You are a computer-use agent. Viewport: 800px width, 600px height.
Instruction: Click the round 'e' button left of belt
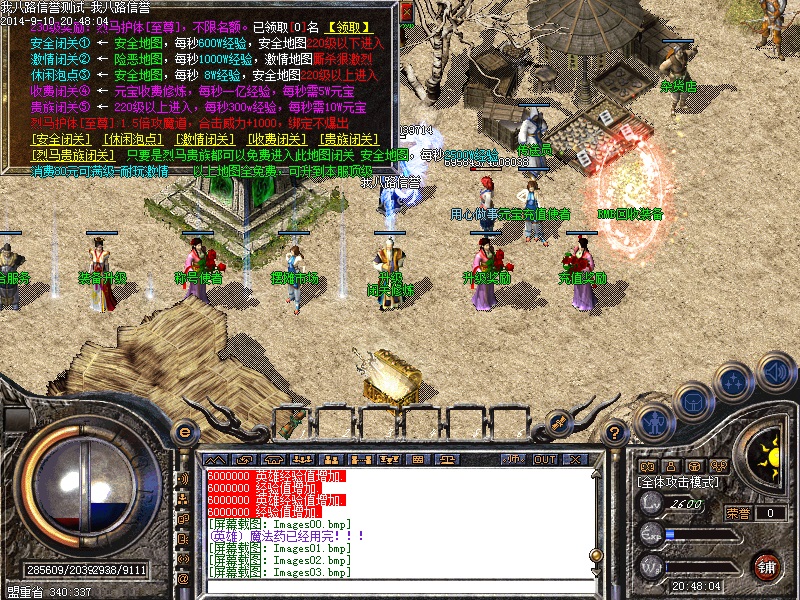click(184, 432)
